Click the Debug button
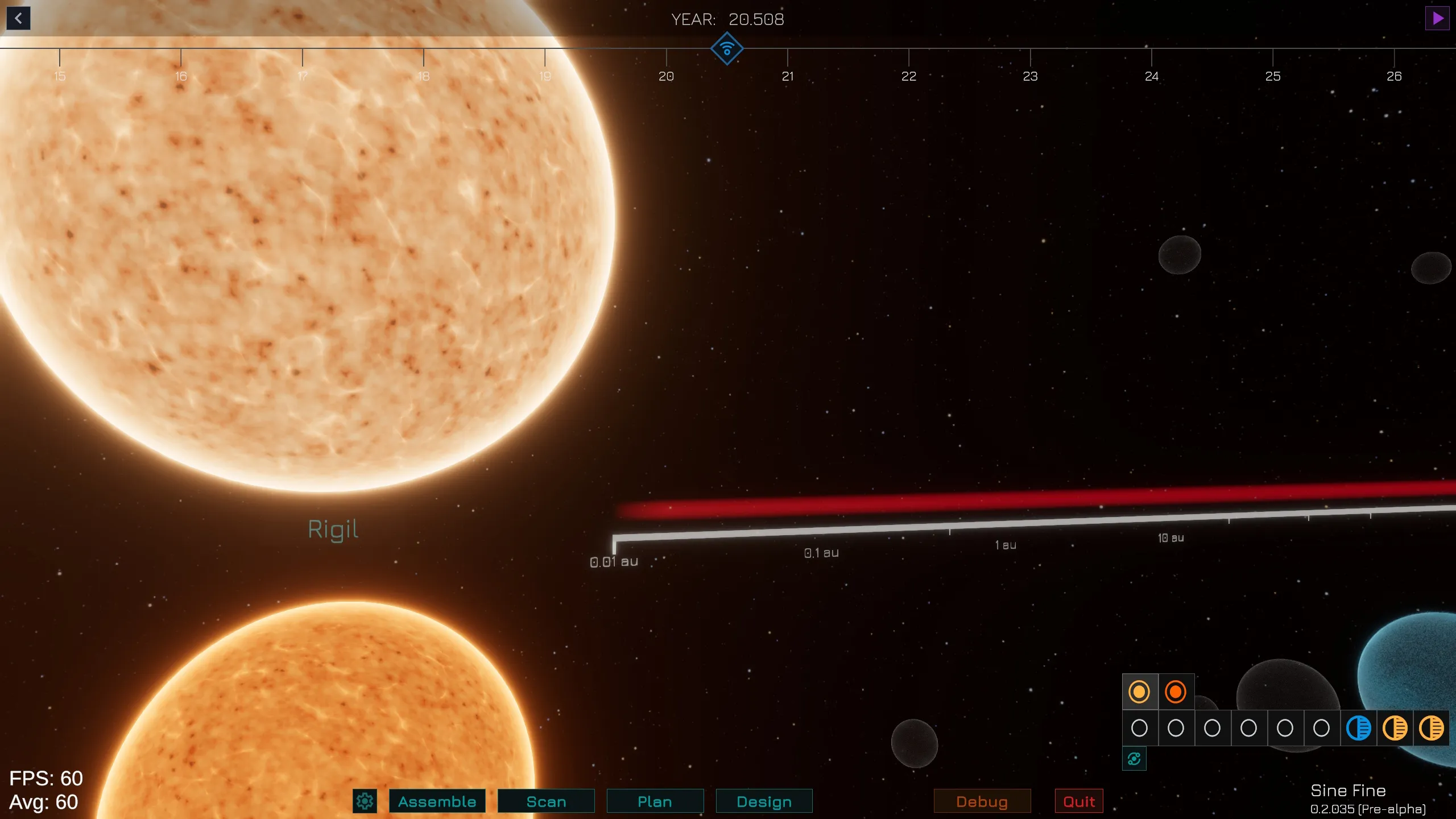This screenshot has height=819, width=1456. click(982, 801)
